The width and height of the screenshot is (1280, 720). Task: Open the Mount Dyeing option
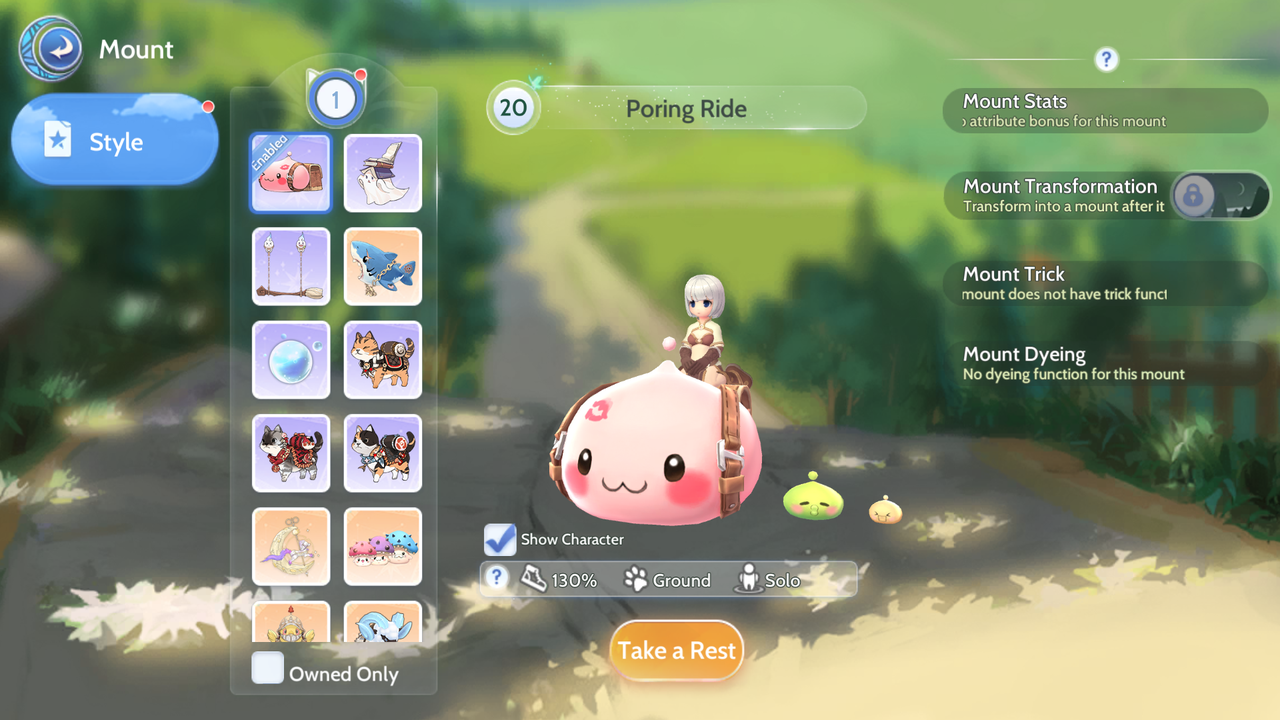[x=1105, y=363]
